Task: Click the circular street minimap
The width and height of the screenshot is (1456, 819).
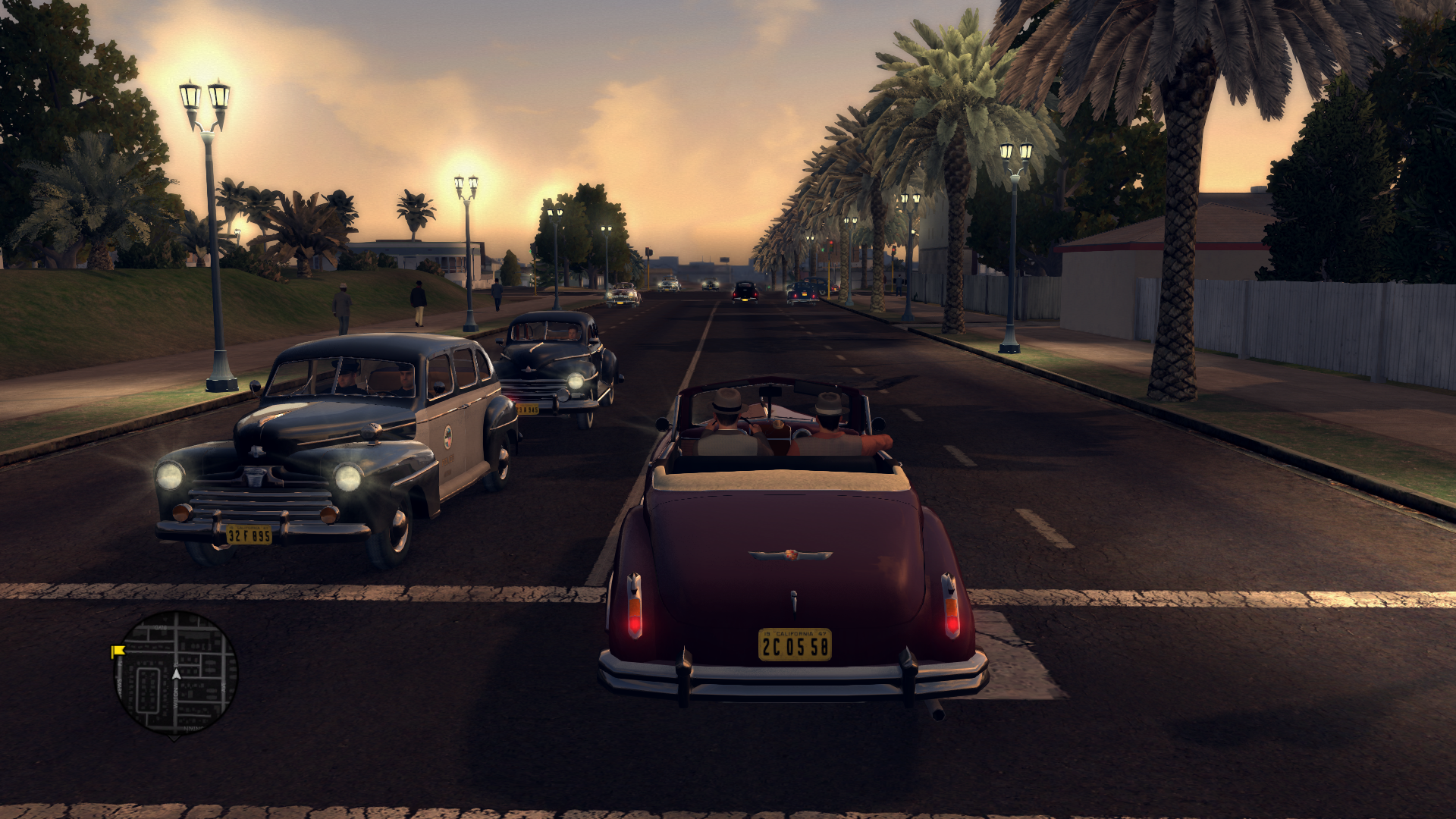Action: pyautogui.click(x=175, y=673)
